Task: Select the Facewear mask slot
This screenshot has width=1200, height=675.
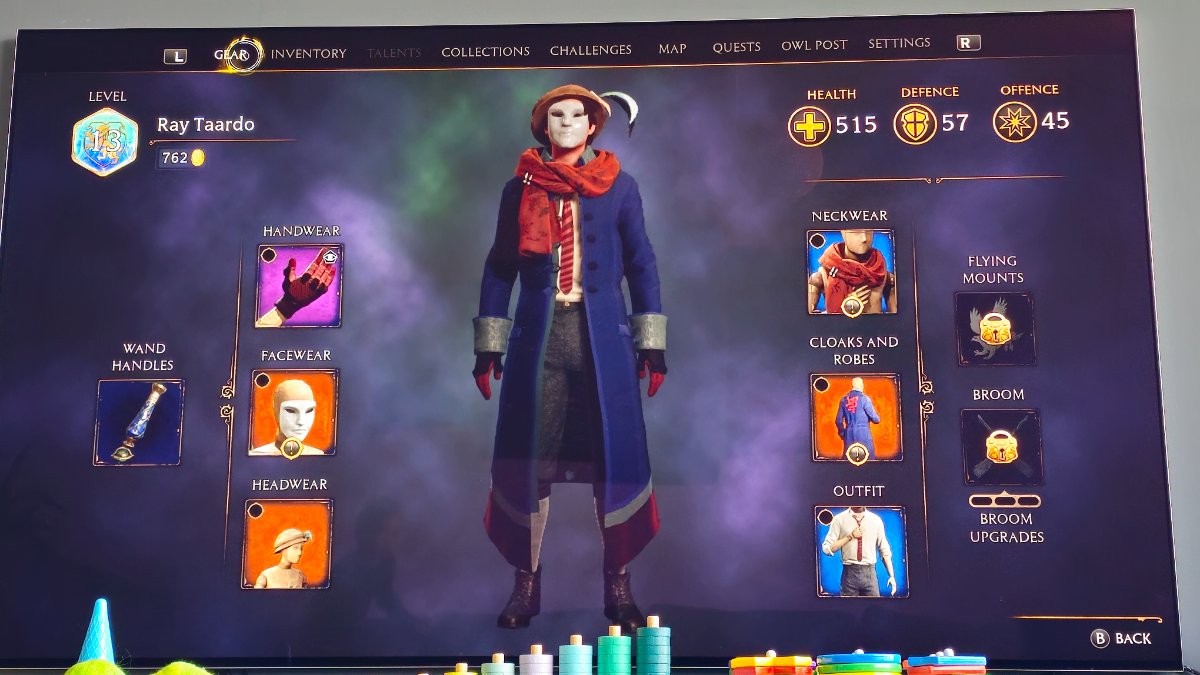Action: (293, 413)
